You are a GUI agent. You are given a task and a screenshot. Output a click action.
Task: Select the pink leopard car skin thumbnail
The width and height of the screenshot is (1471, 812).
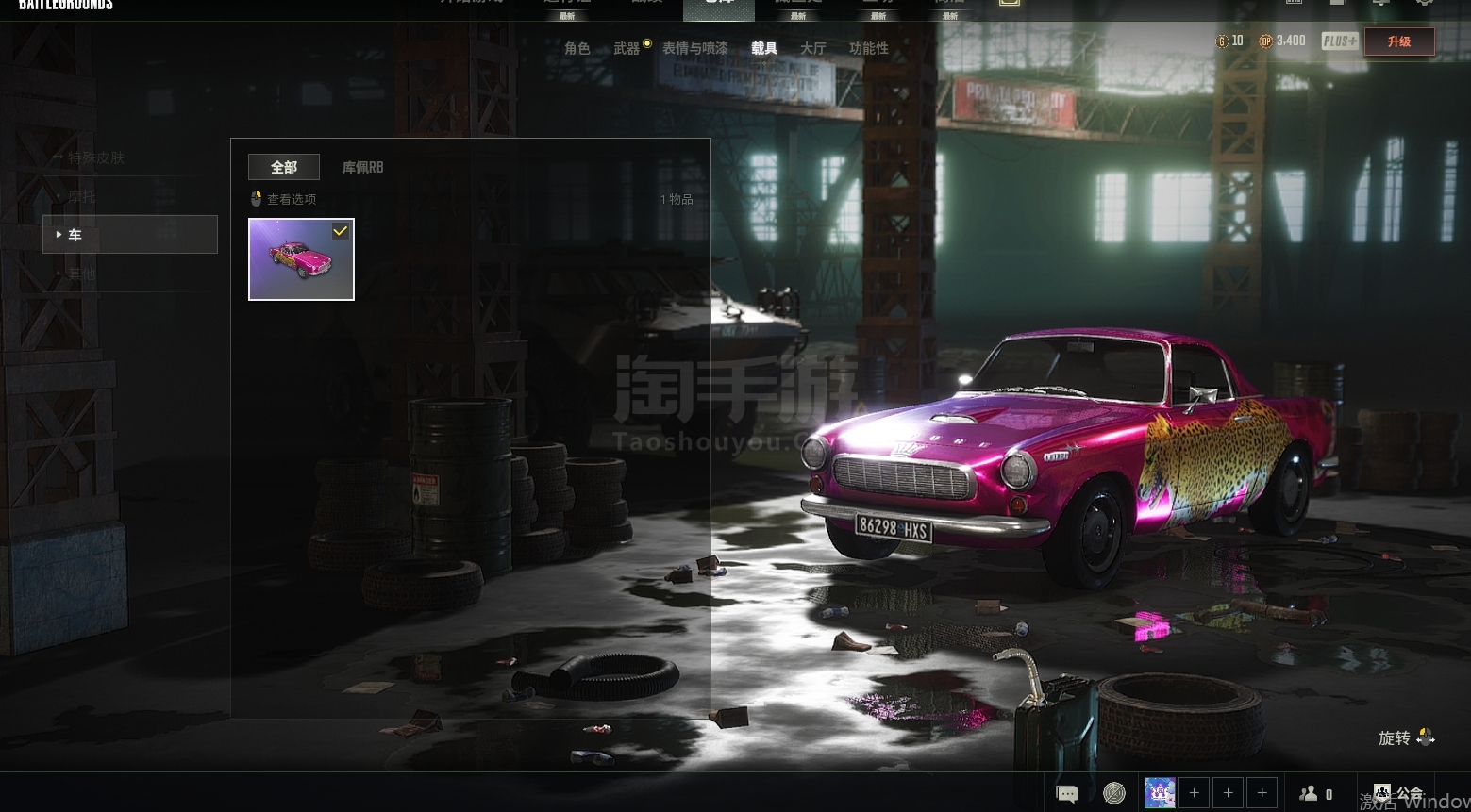pos(301,259)
